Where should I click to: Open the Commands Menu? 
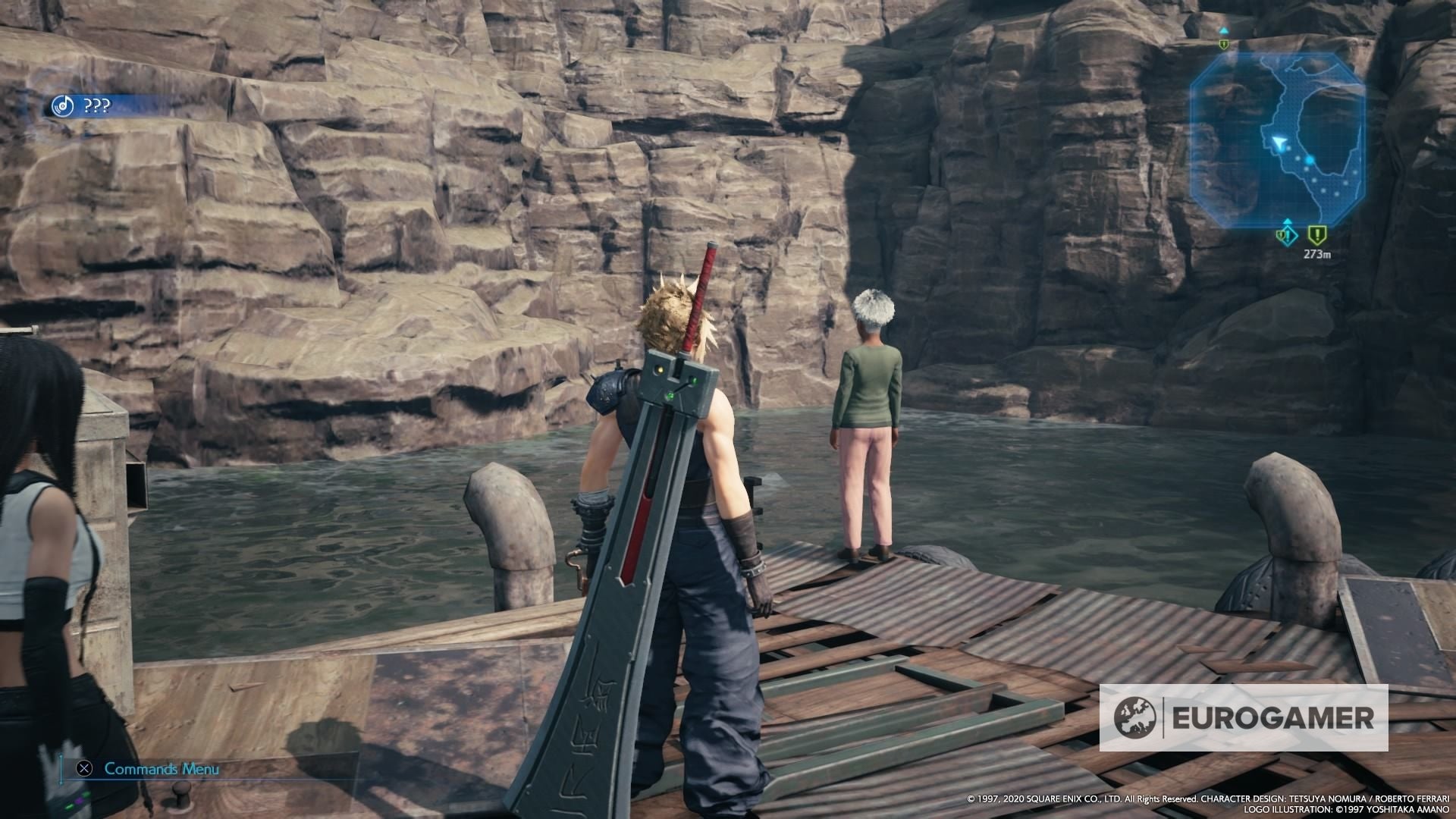pos(164,768)
